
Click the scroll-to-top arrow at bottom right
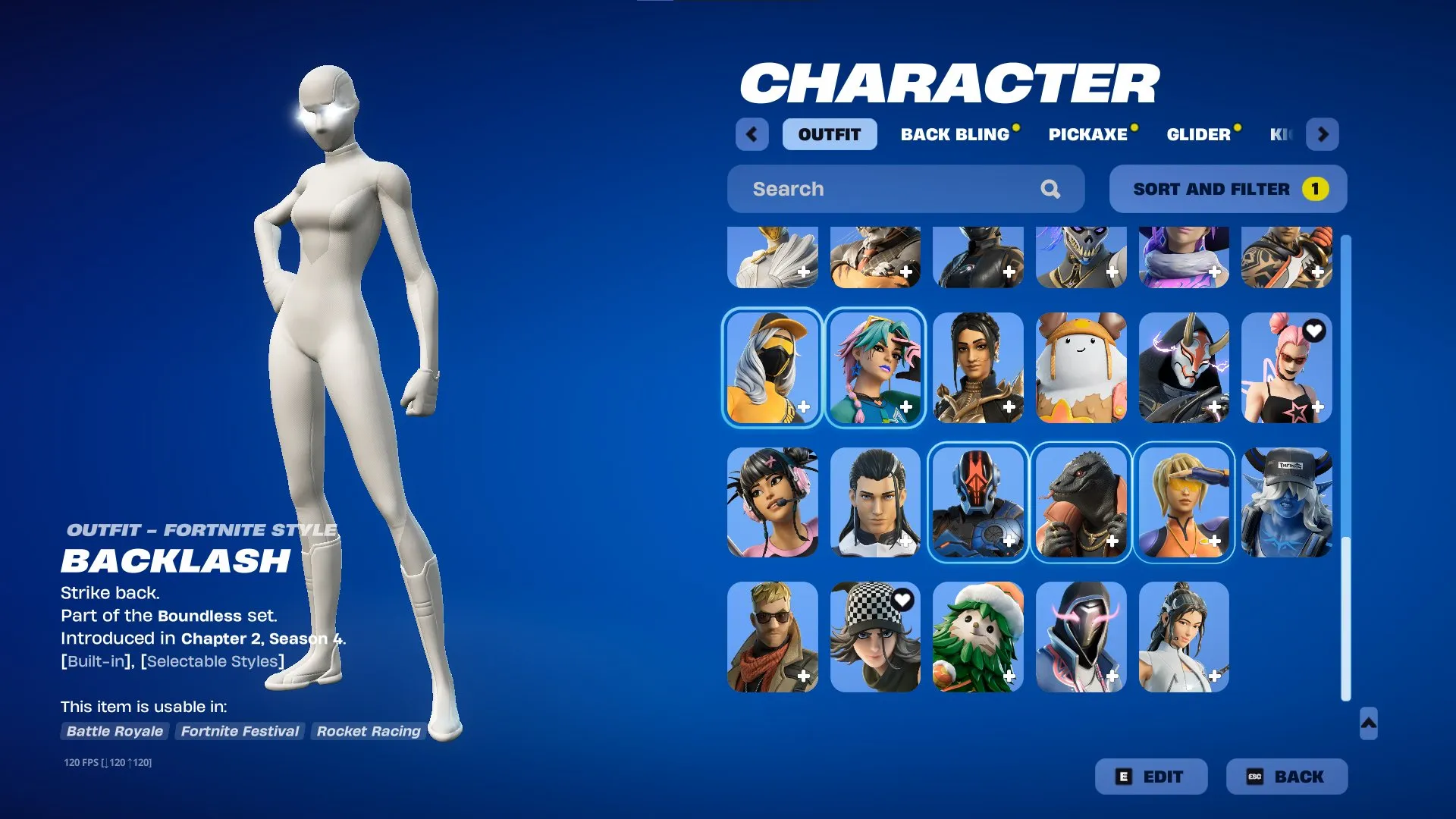point(1370,725)
